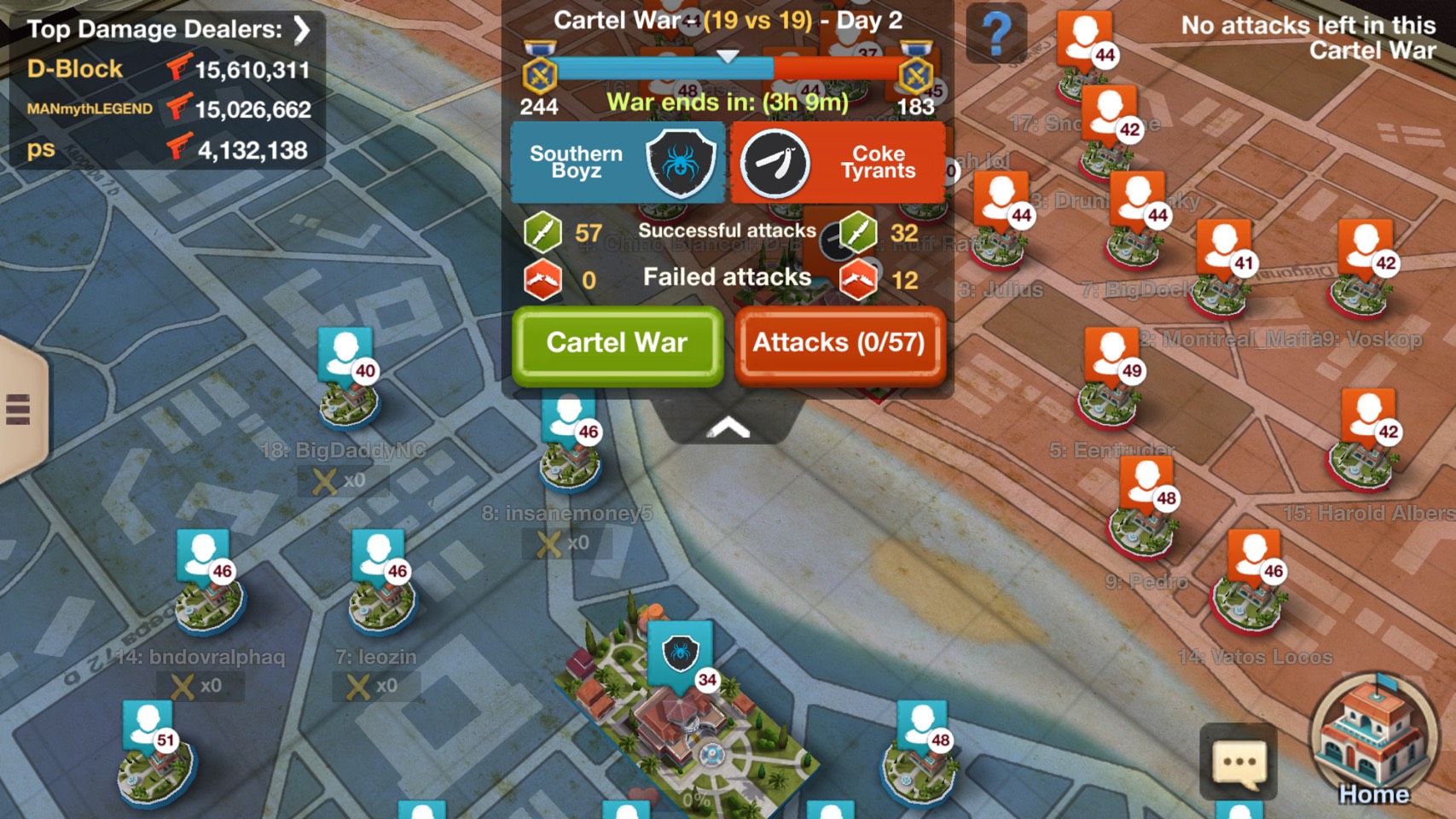
Task: Open the side menu hamburger tab
Action: click(x=19, y=409)
